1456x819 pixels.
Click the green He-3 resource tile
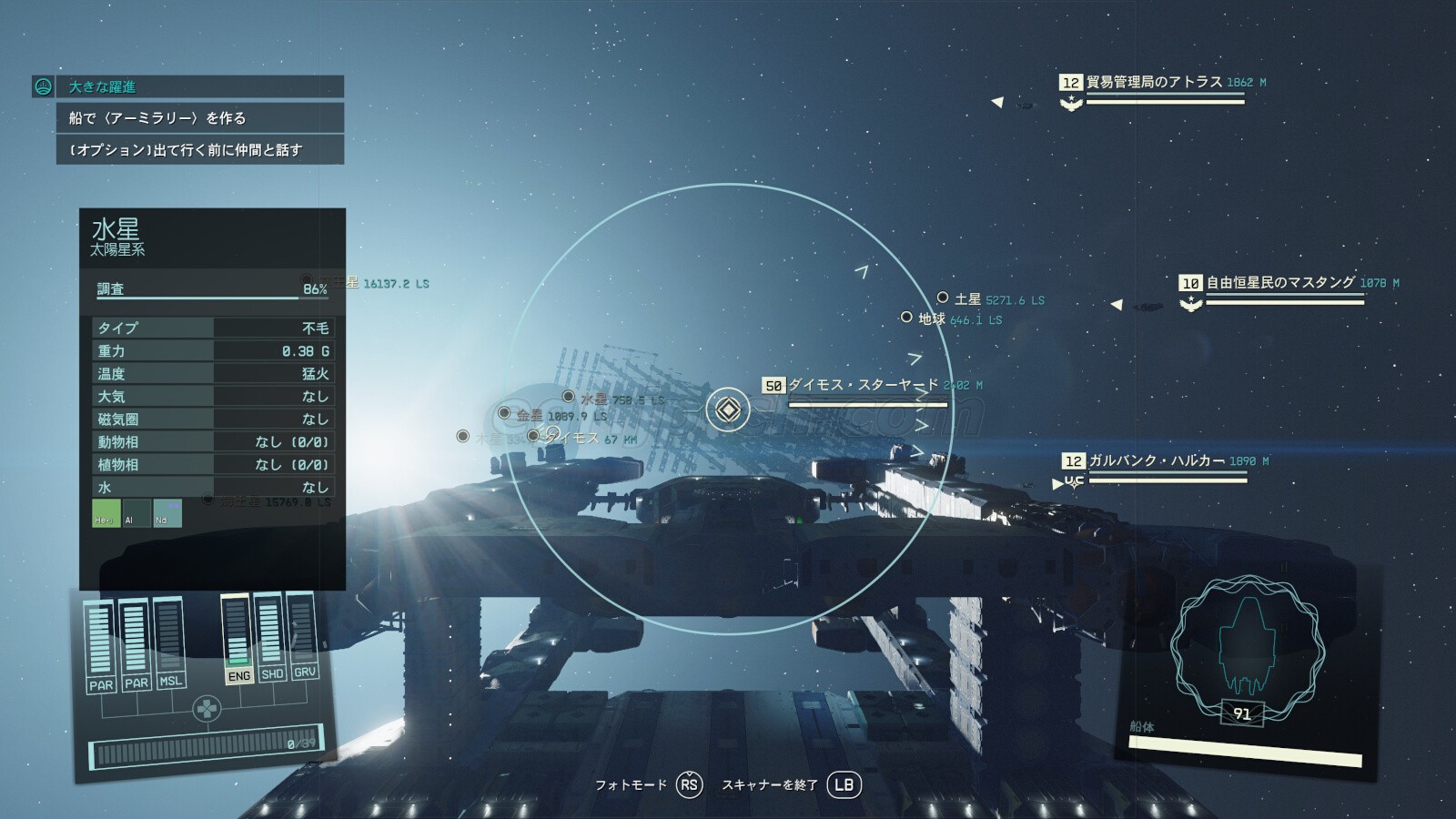106,513
